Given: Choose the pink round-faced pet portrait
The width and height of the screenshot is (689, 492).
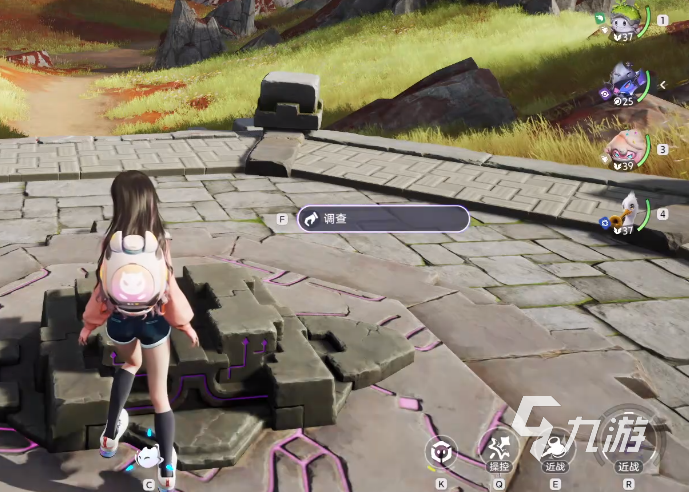Looking at the screenshot, I should (x=627, y=147).
